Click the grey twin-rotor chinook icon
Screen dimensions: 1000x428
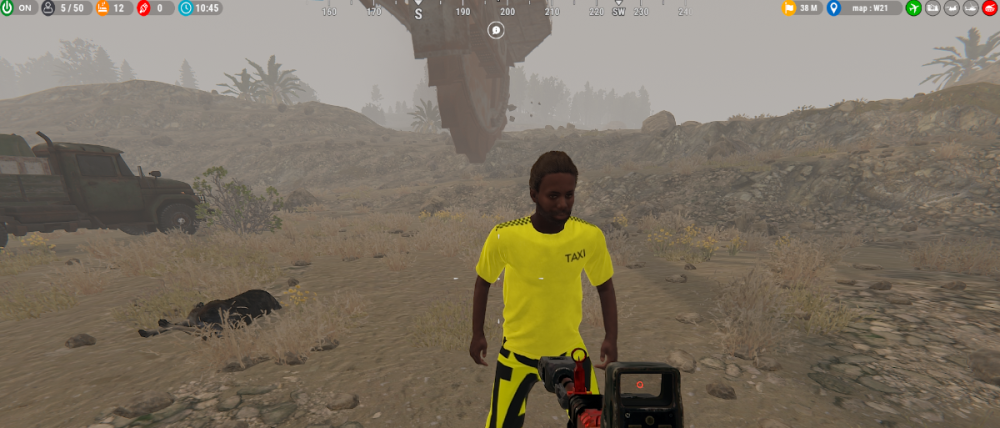[951, 8]
